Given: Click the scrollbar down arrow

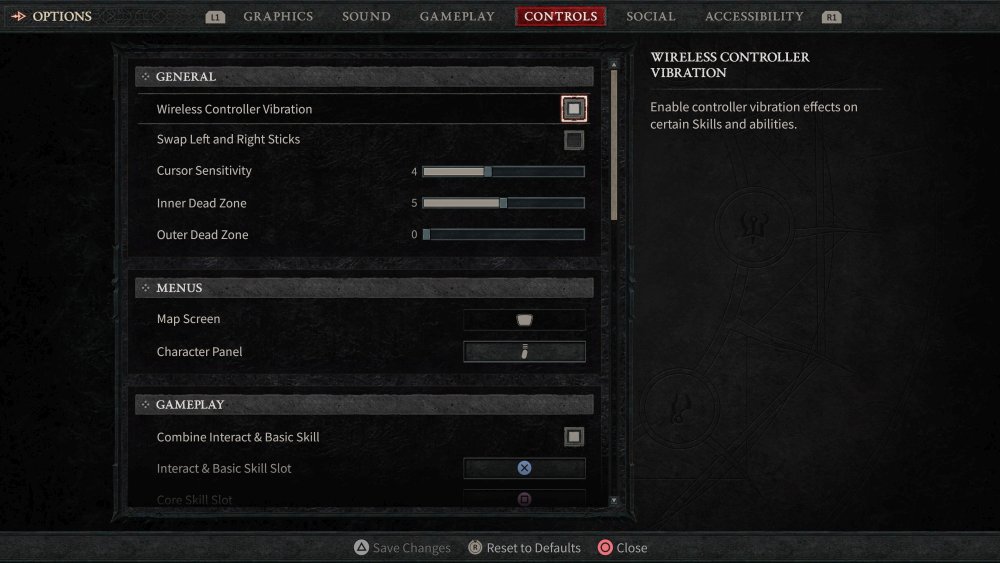Looking at the screenshot, I should (x=614, y=500).
